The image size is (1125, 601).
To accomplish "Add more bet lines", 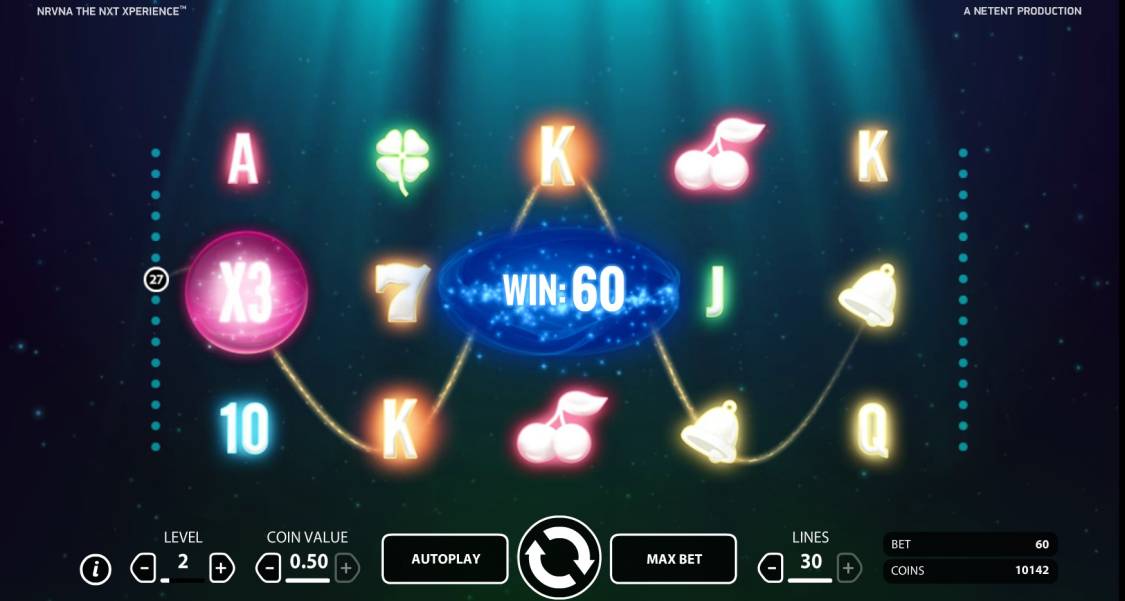I will [x=848, y=568].
